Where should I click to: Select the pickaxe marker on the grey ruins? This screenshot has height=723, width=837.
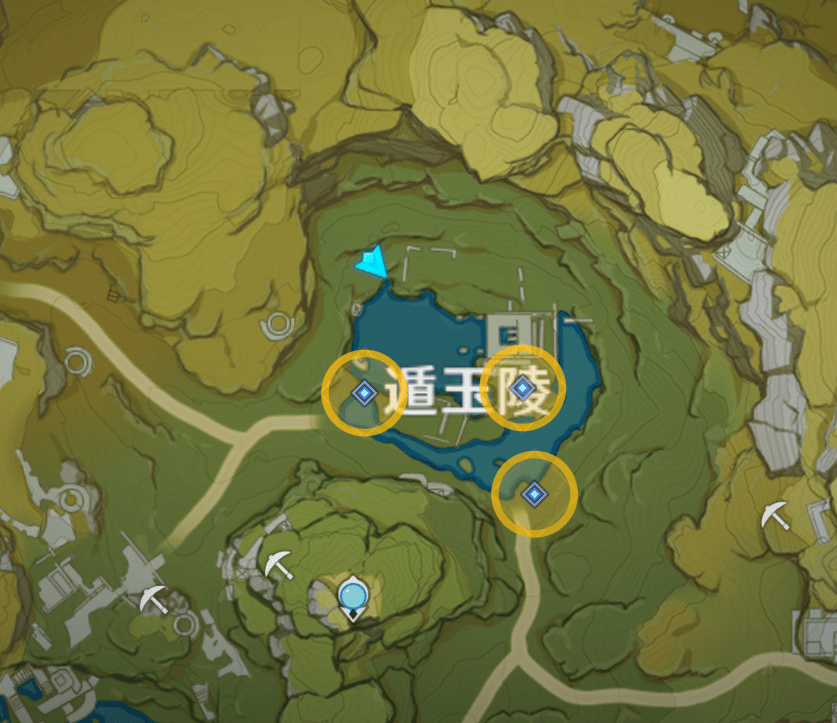pyautogui.click(x=153, y=600)
